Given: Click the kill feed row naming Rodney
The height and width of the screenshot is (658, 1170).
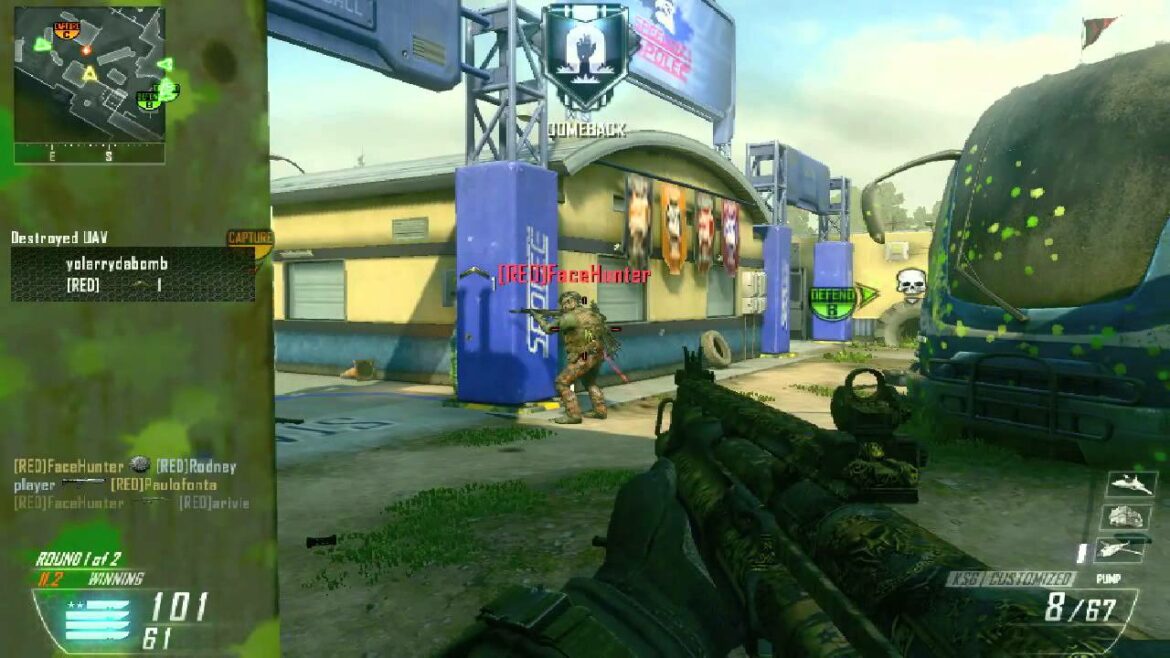Looking at the screenshot, I should pos(125,466).
